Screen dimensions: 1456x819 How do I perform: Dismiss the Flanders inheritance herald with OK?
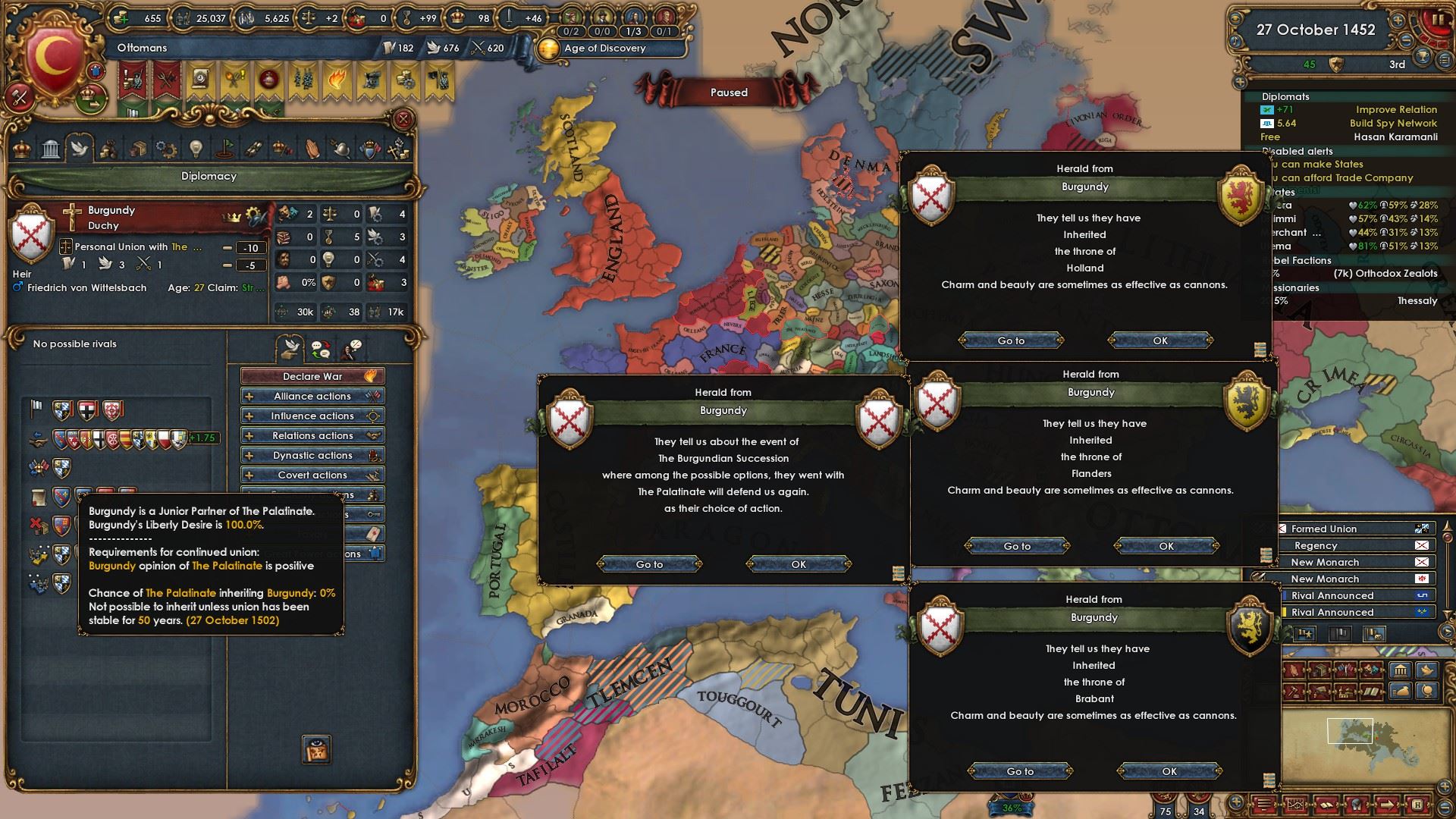point(1166,546)
